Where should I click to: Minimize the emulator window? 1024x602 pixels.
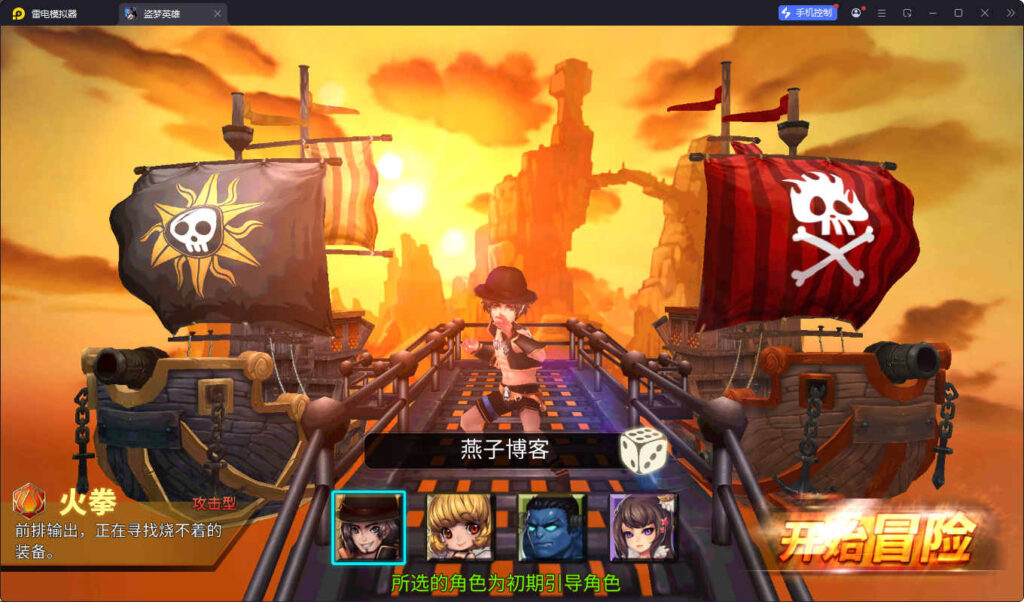[x=932, y=13]
